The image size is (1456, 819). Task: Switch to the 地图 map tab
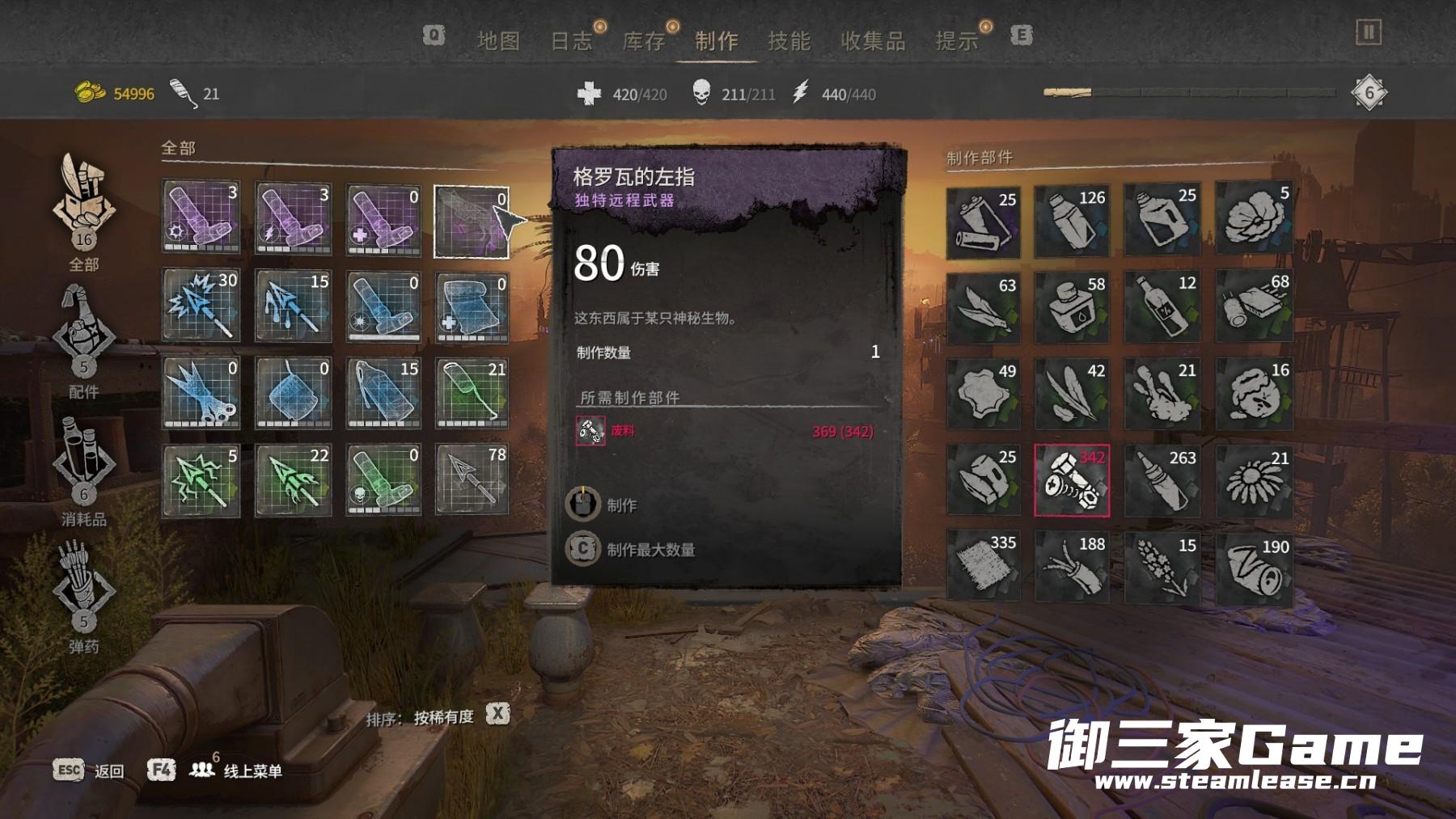tap(497, 40)
